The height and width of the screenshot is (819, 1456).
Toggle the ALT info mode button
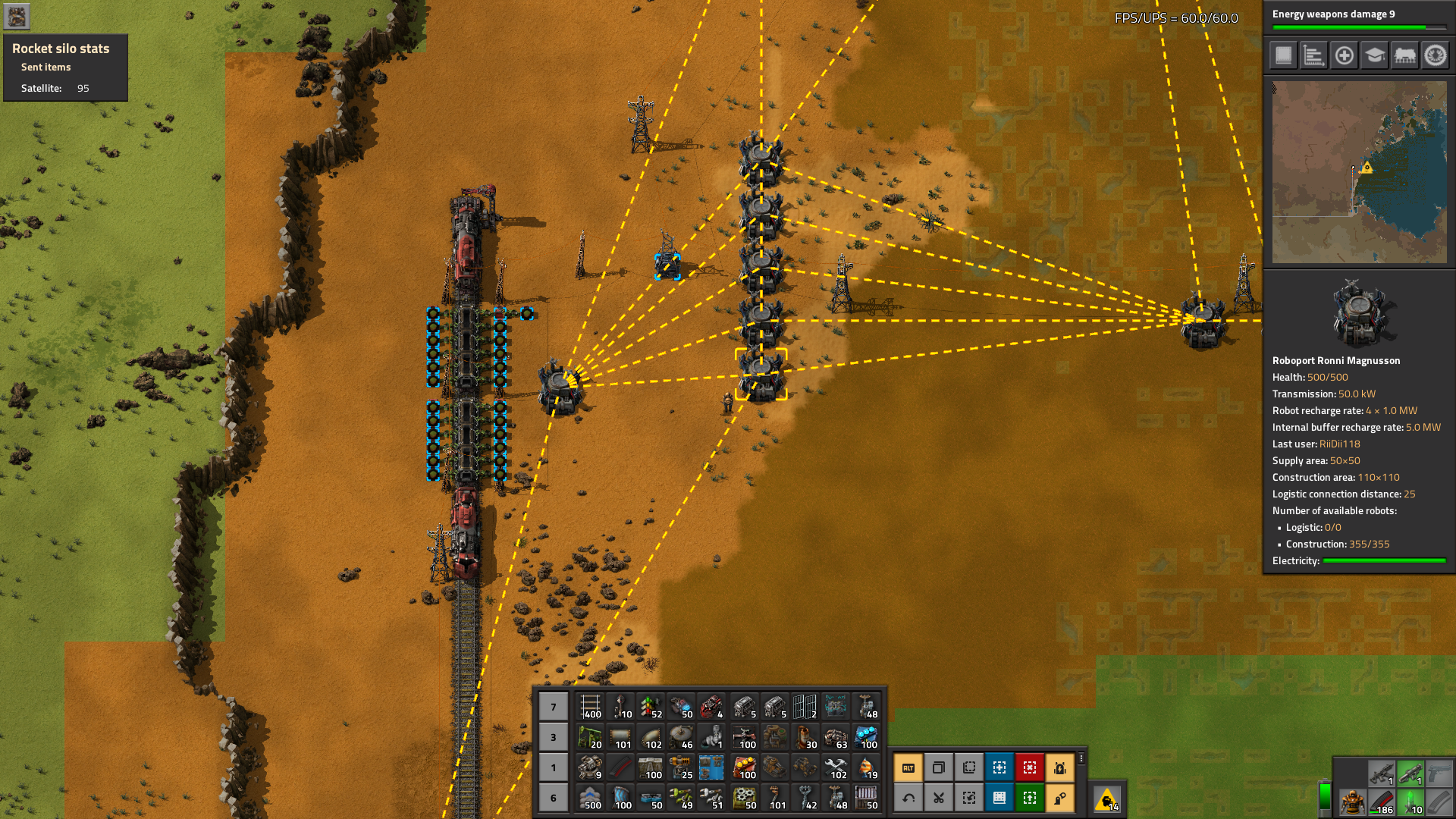908,767
